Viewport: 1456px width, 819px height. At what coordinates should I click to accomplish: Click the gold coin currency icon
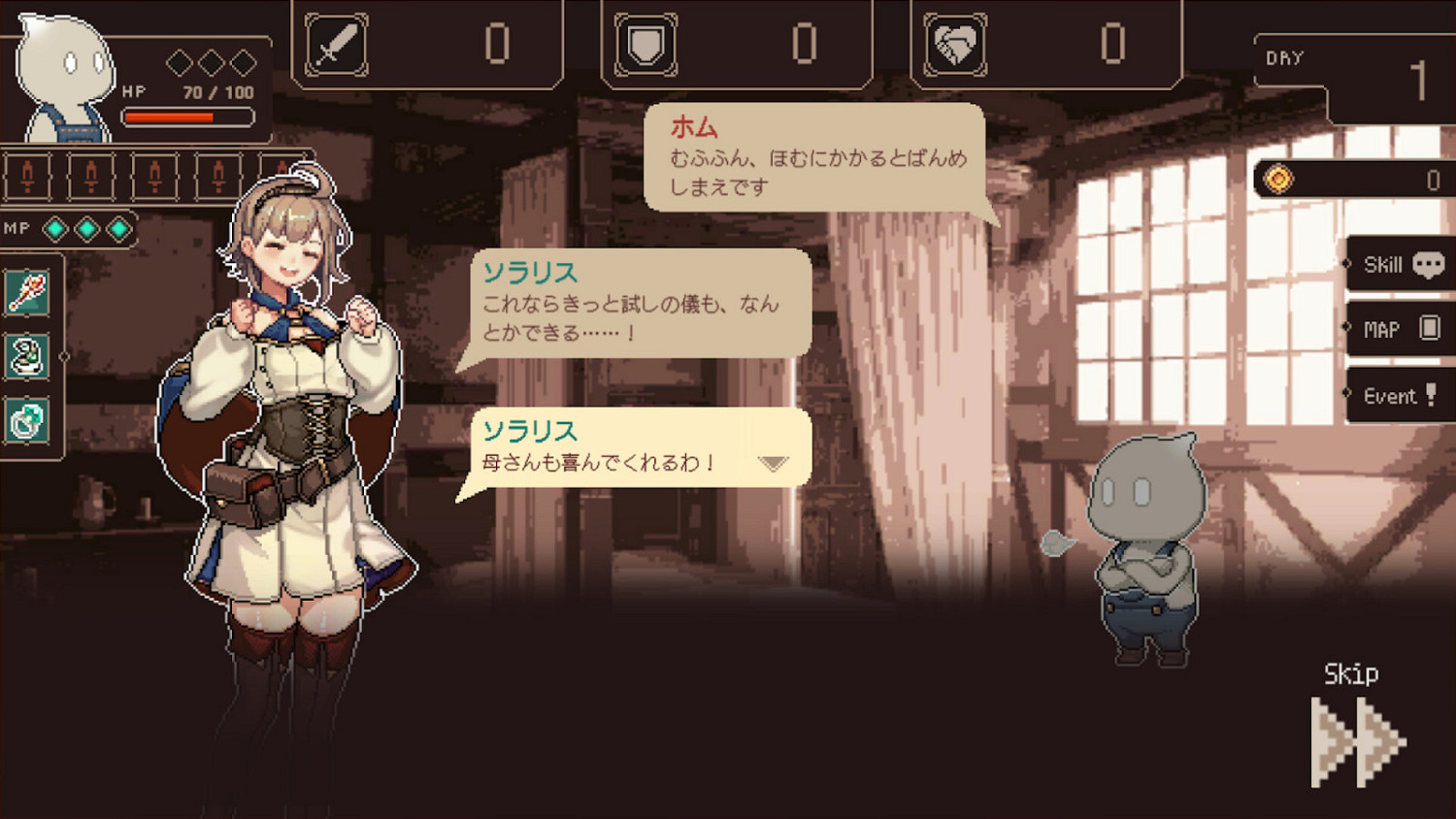(1279, 179)
